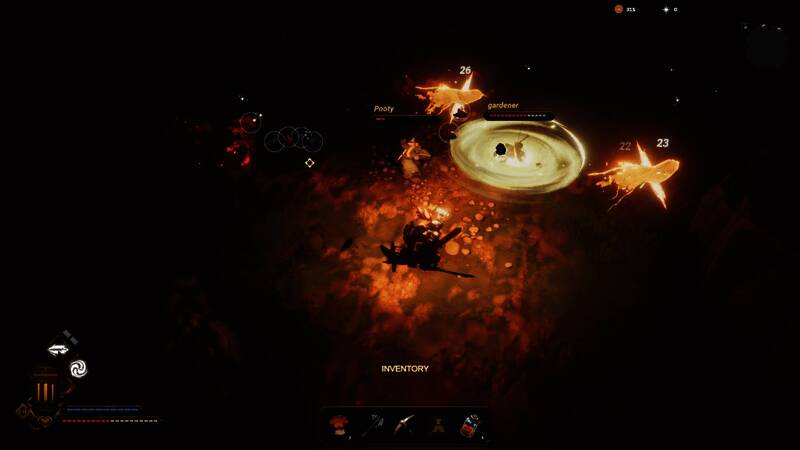Select the axe in the inventory bar
The height and width of the screenshot is (450, 800).
tap(371, 425)
